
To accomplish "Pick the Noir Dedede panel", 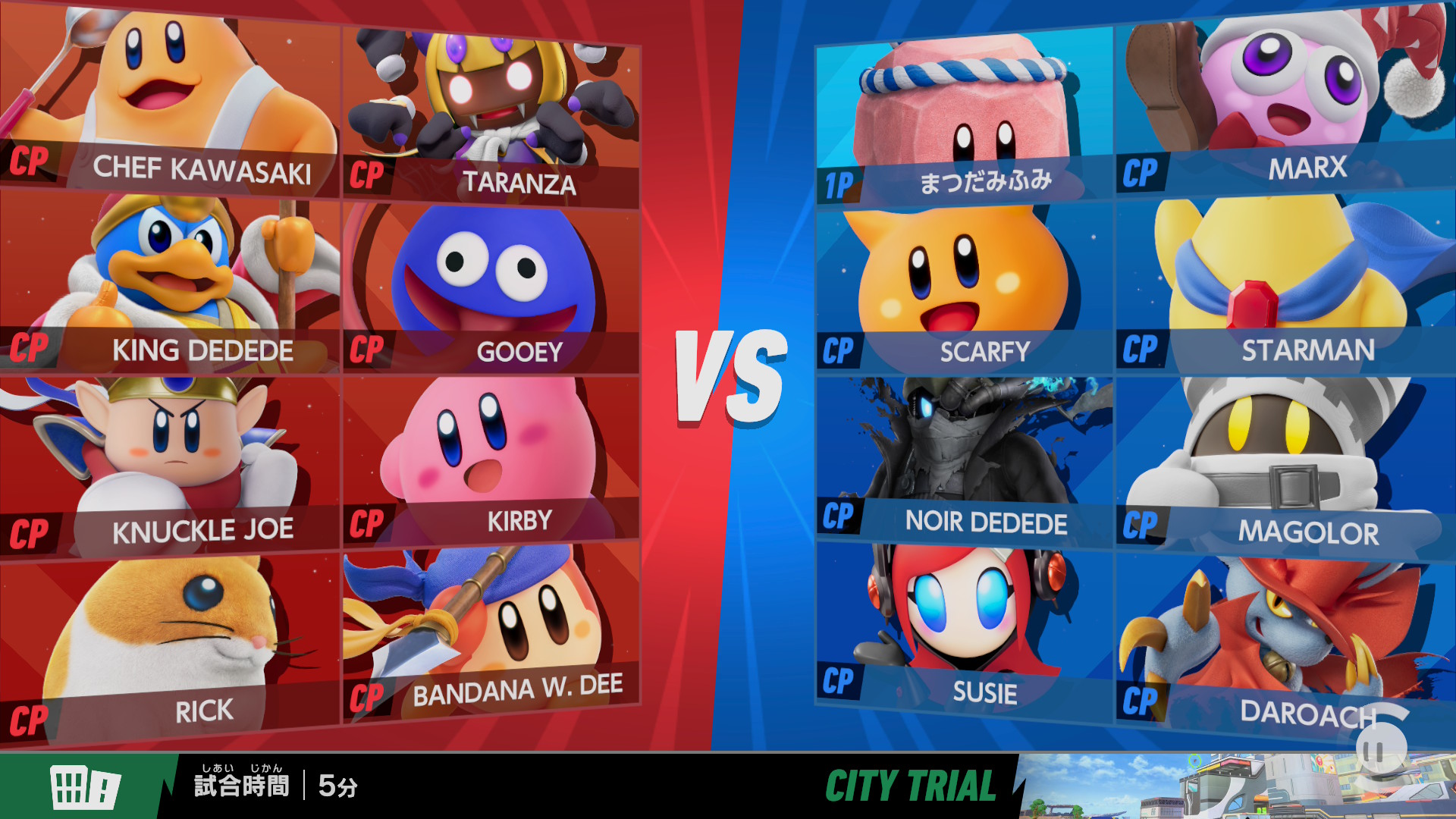I will (x=963, y=459).
